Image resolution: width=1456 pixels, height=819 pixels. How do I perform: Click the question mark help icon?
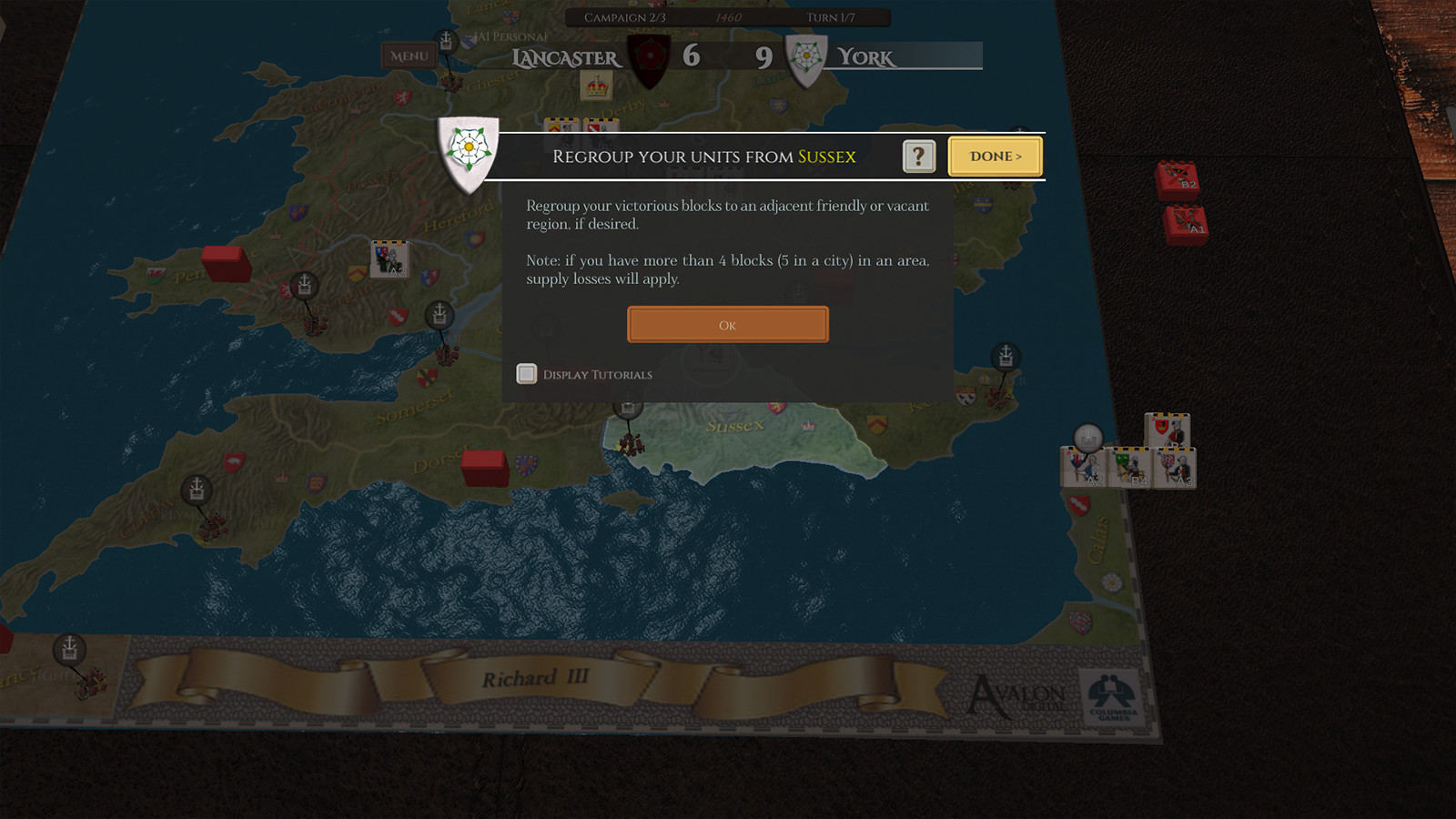pos(918,157)
